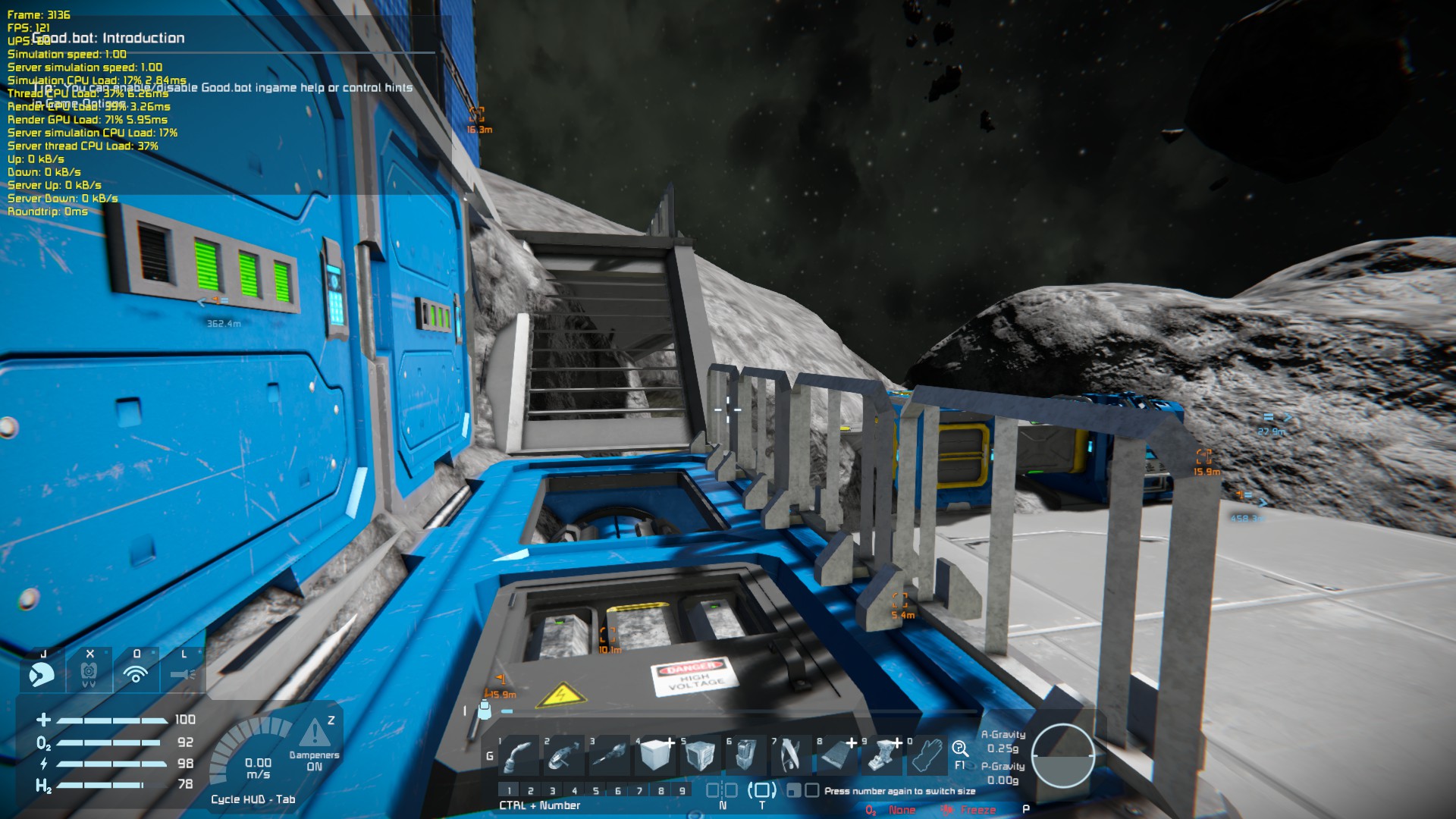Switch to toolbar page 2

(531, 791)
